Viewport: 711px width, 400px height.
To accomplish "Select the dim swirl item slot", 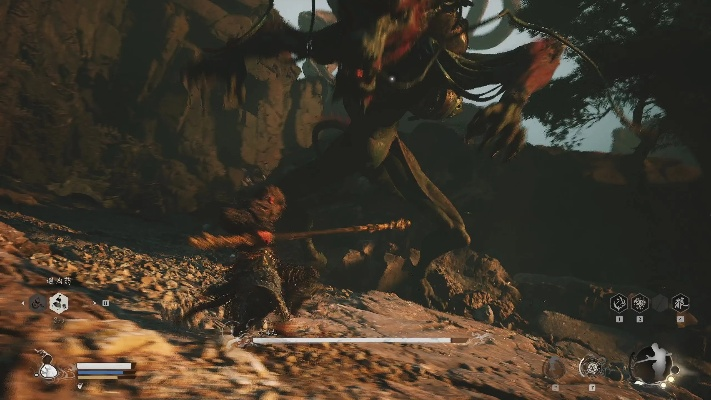I will tap(37, 303).
